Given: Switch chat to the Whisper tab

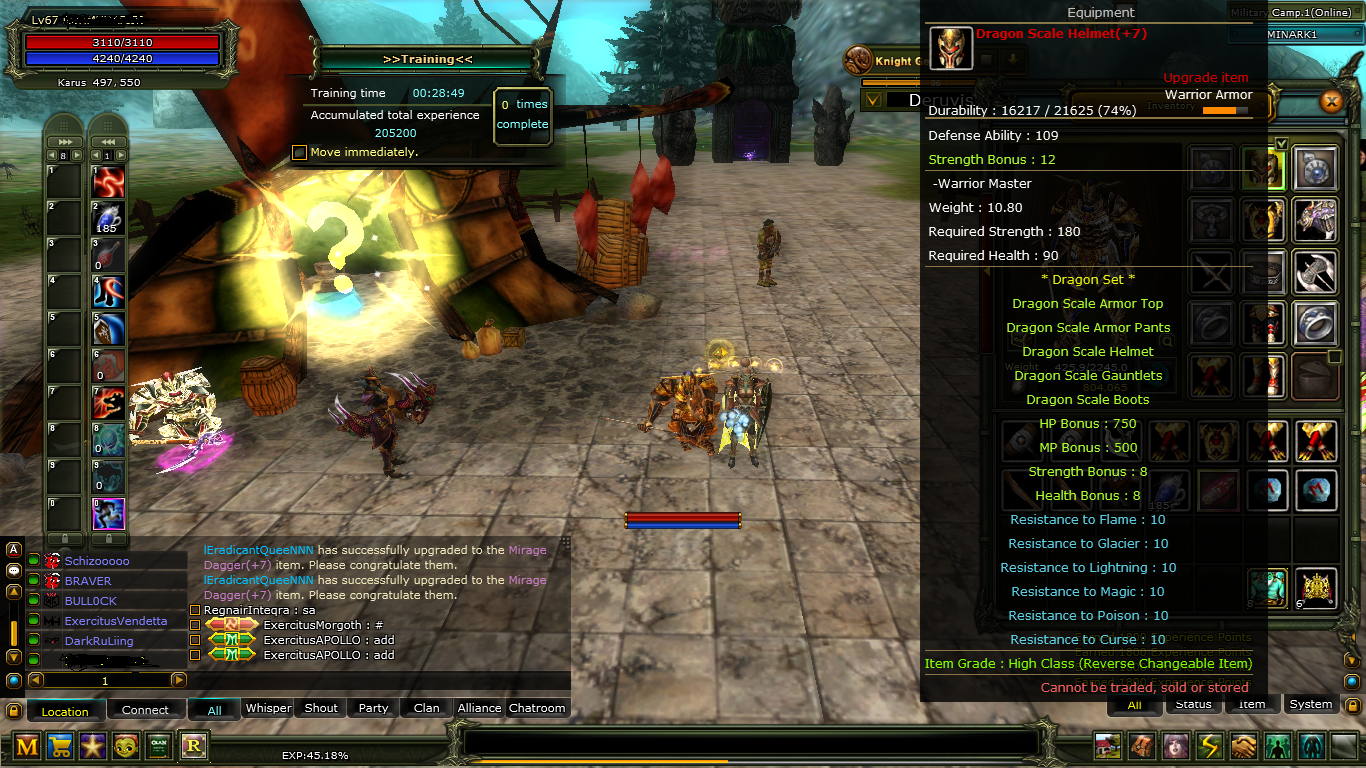Looking at the screenshot, I should point(268,708).
